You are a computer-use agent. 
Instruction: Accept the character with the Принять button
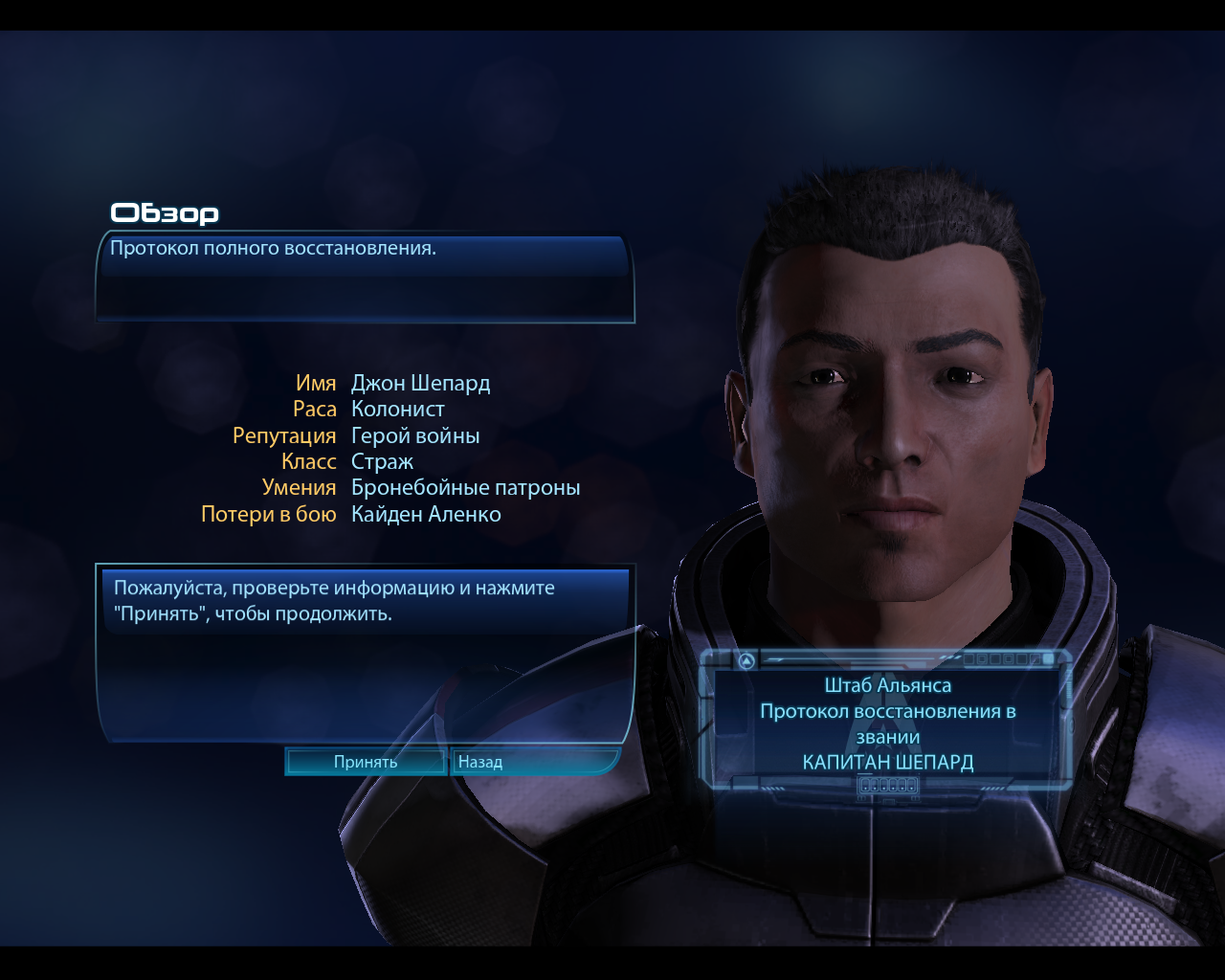[366, 762]
